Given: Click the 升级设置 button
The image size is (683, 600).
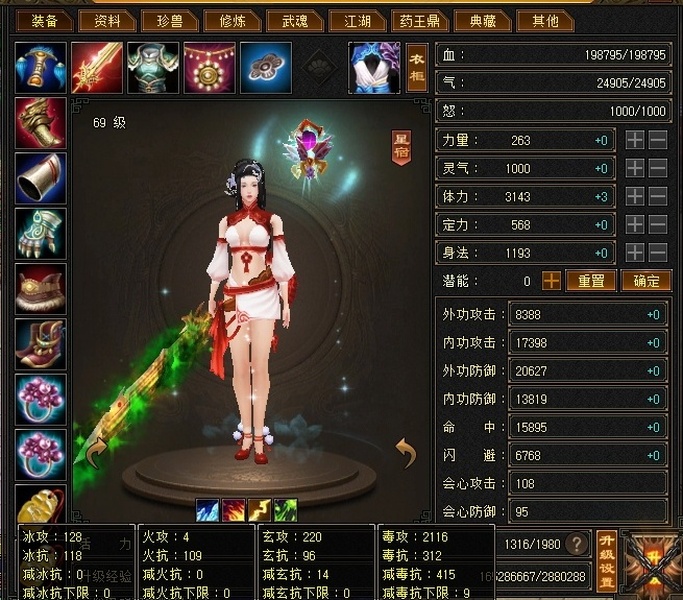Looking at the screenshot, I should coord(606,561).
